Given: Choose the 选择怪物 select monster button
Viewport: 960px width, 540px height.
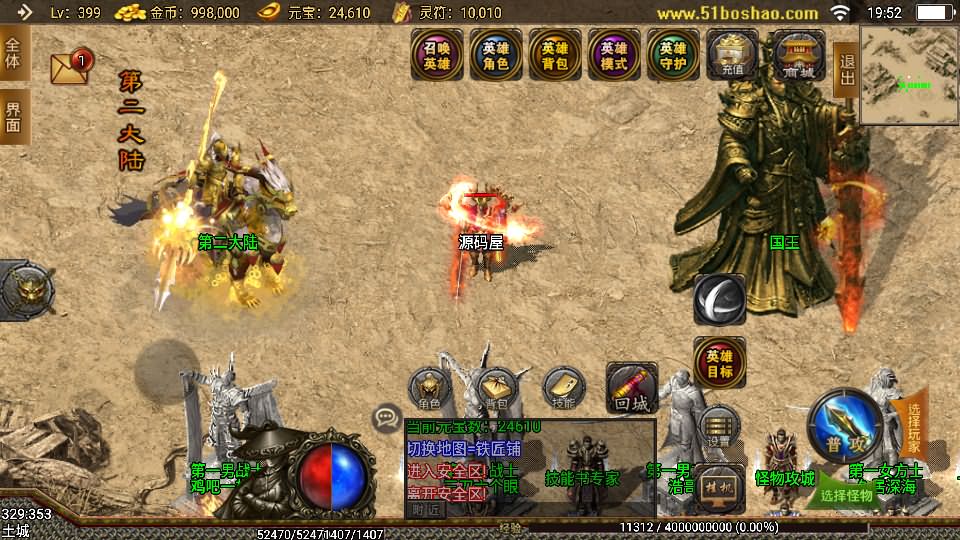Looking at the screenshot, I should coord(846,493).
